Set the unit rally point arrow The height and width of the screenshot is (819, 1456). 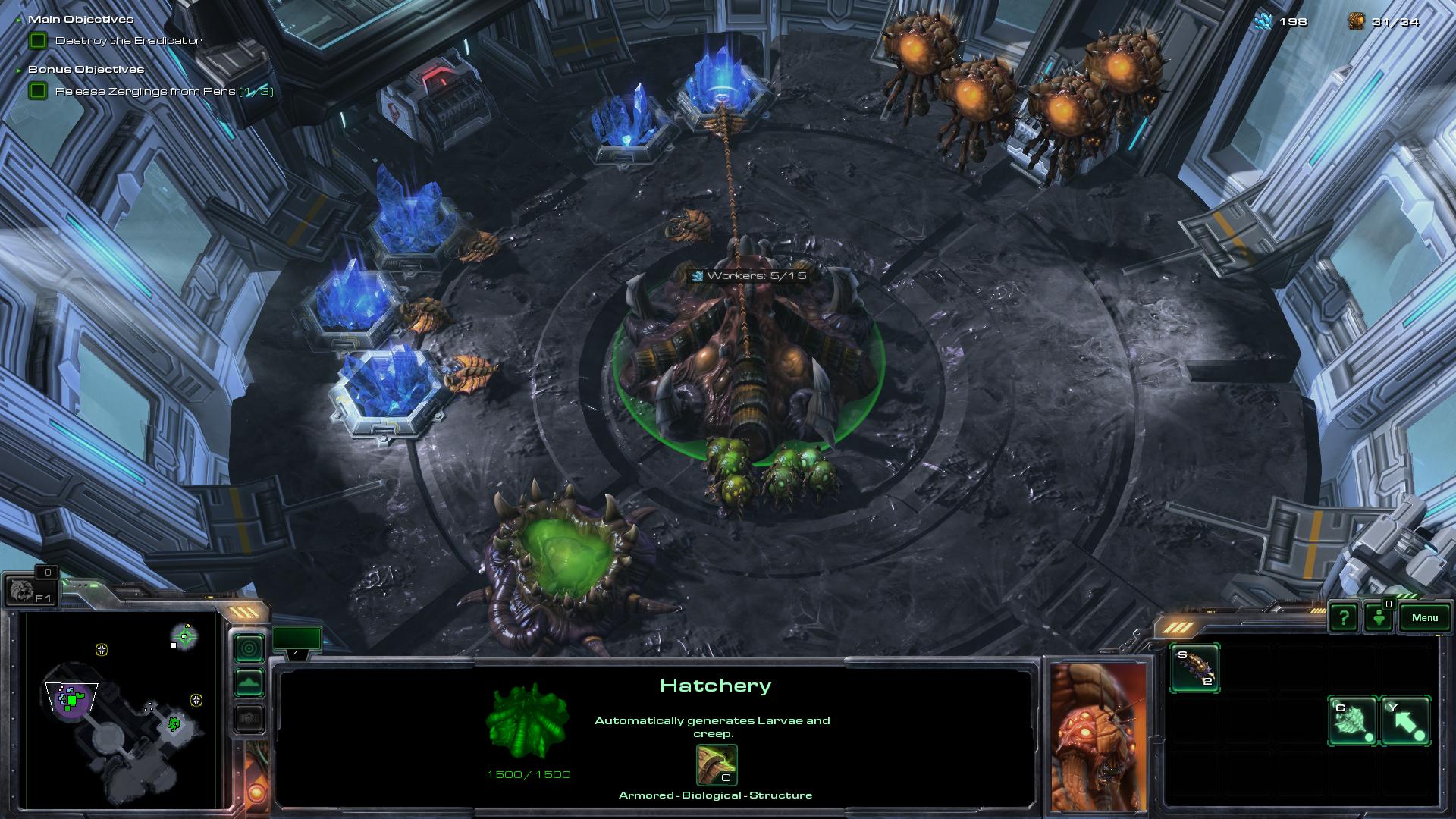(x=1405, y=720)
